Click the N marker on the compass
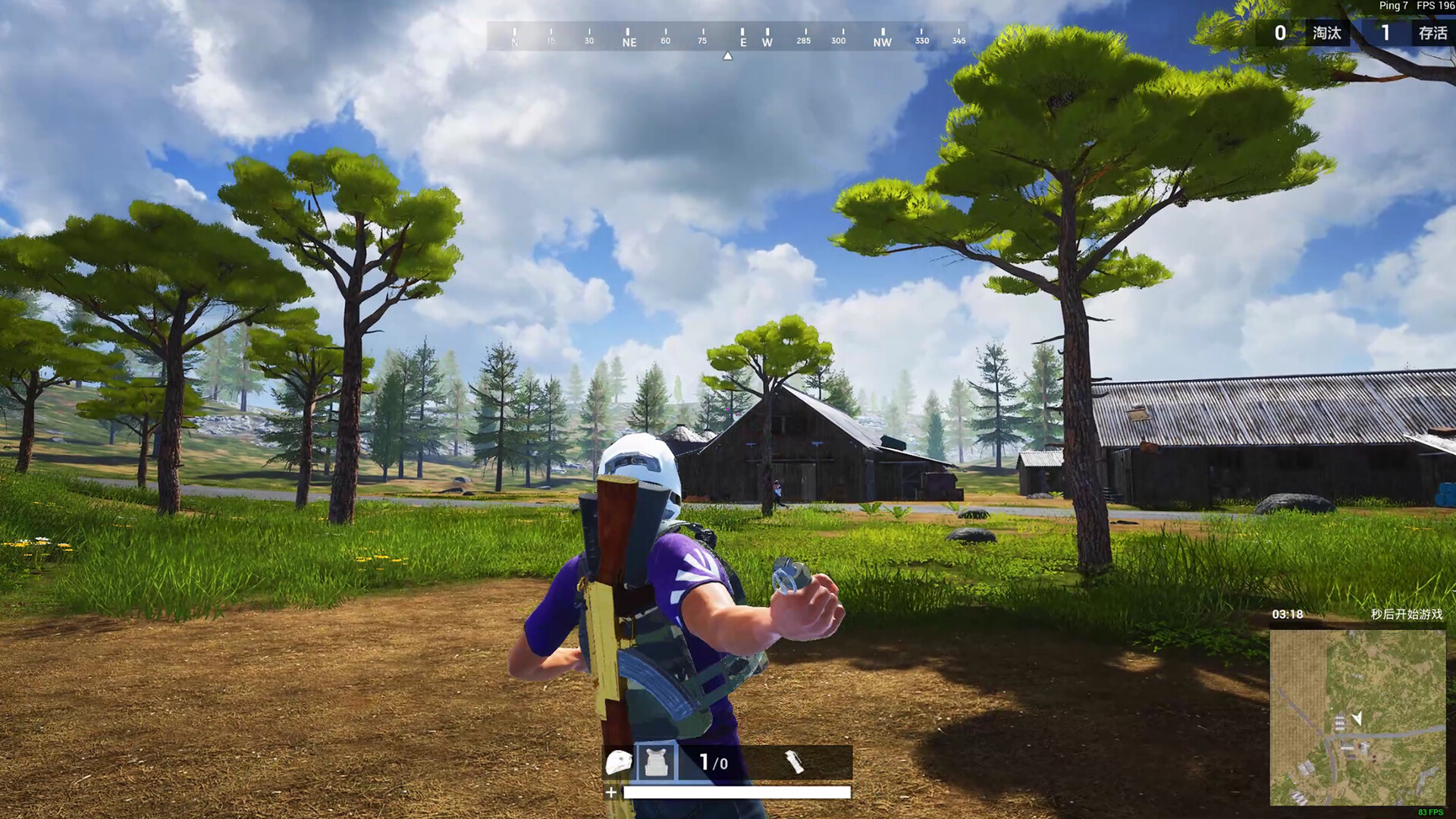 [x=515, y=42]
